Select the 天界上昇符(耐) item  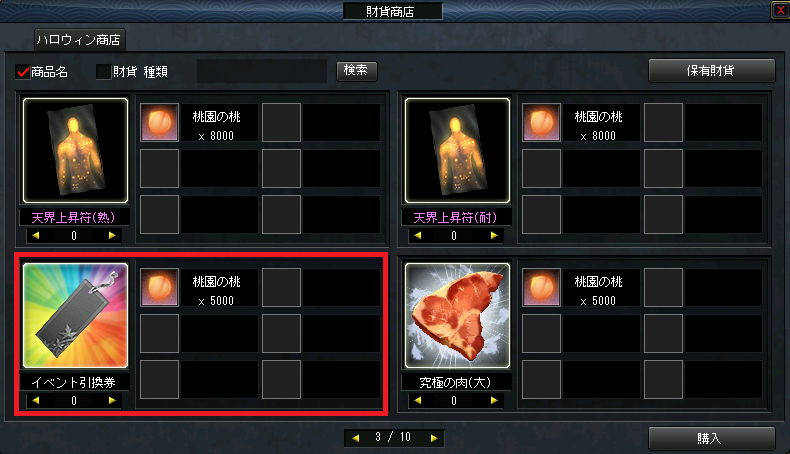coord(457,151)
